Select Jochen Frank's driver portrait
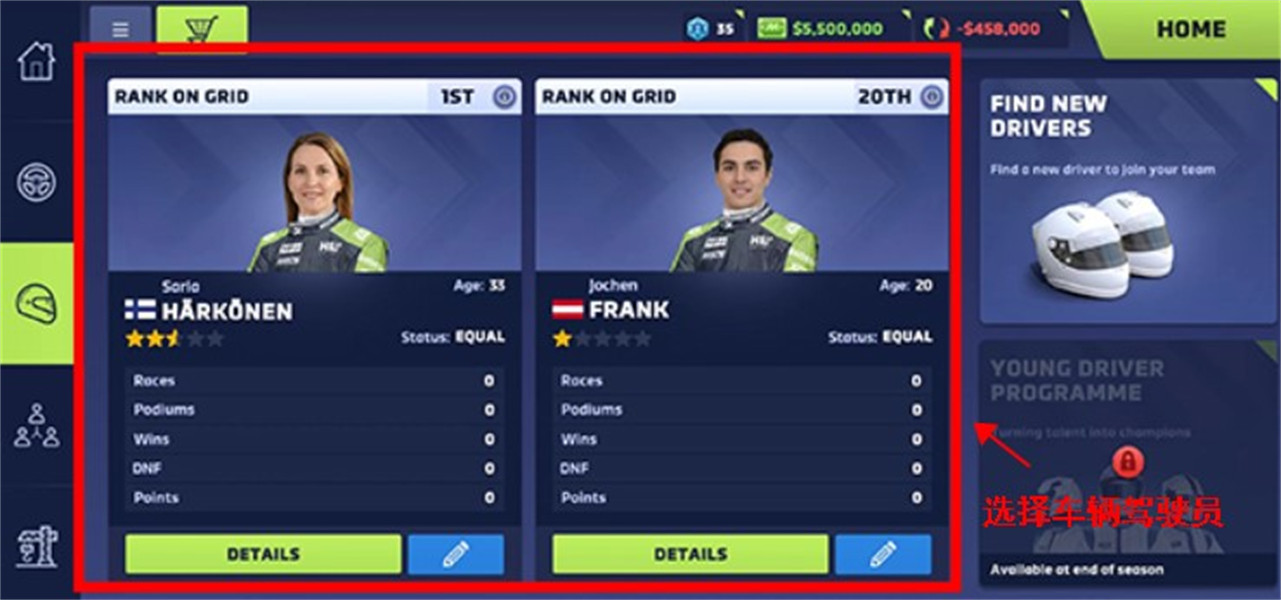Image resolution: width=1281 pixels, height=600 pixels. [x=742, y=202]
